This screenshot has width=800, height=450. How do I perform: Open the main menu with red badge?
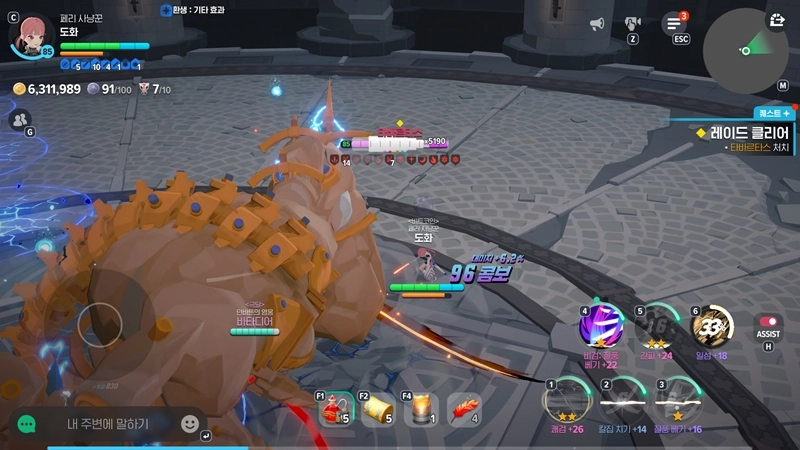click(674, 24)
